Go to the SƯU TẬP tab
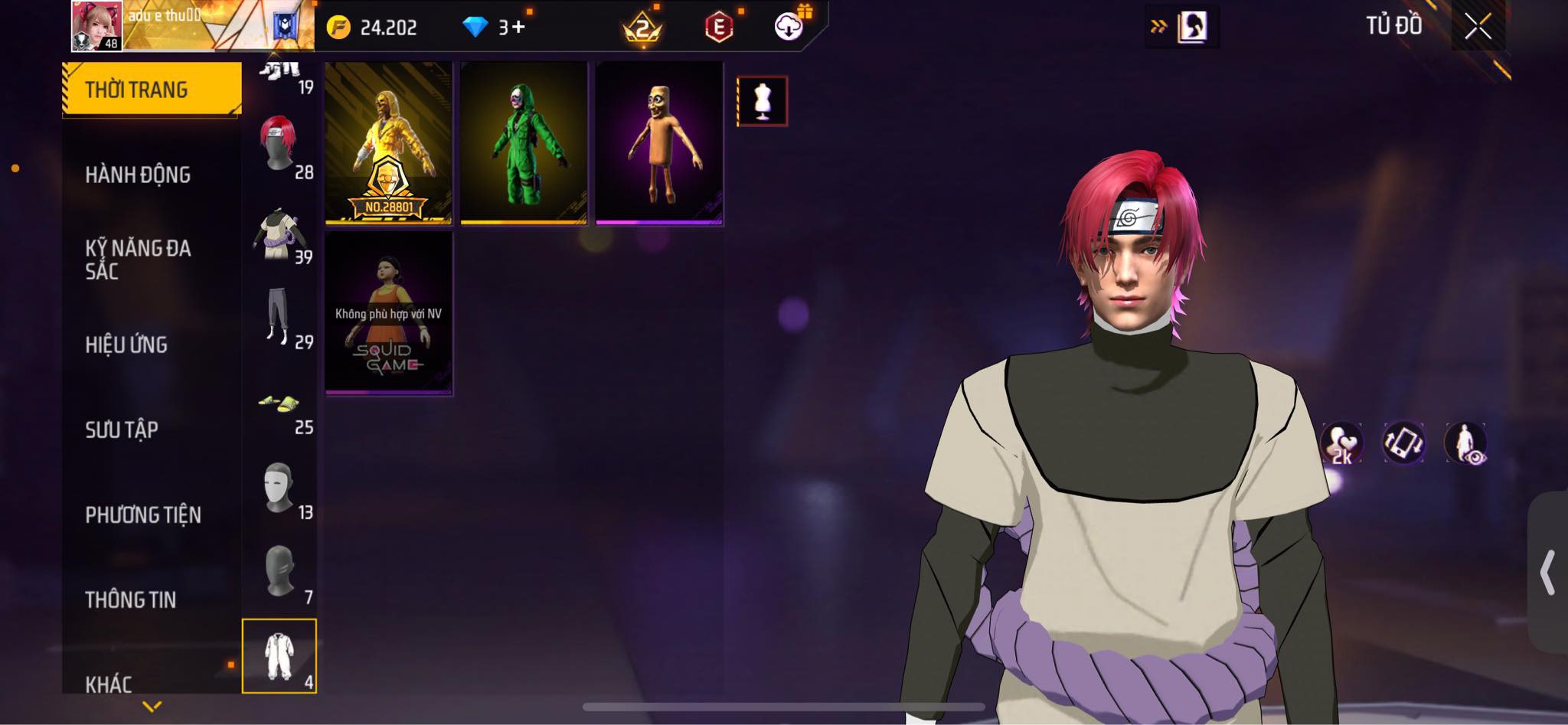The width and height of the screenshot is (1568, 725). pyautogui.click(x=122, y=429)
